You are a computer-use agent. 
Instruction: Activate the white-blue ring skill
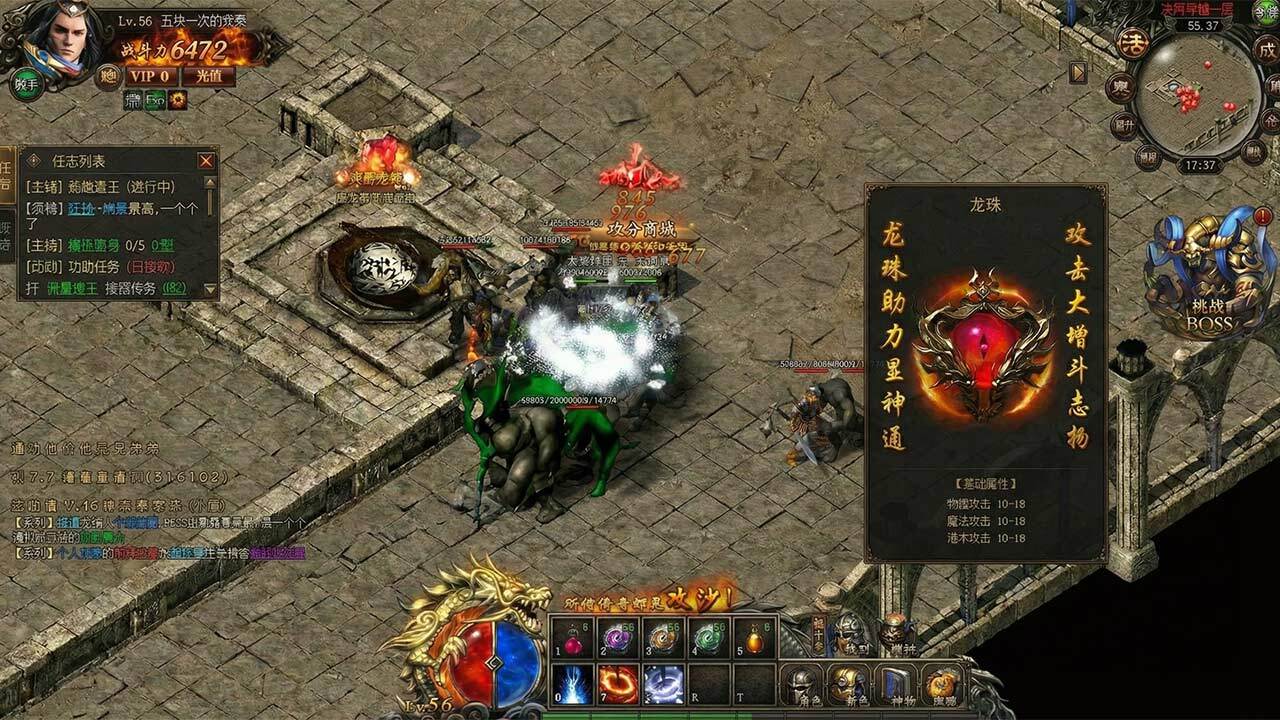(x=663, y=684)
